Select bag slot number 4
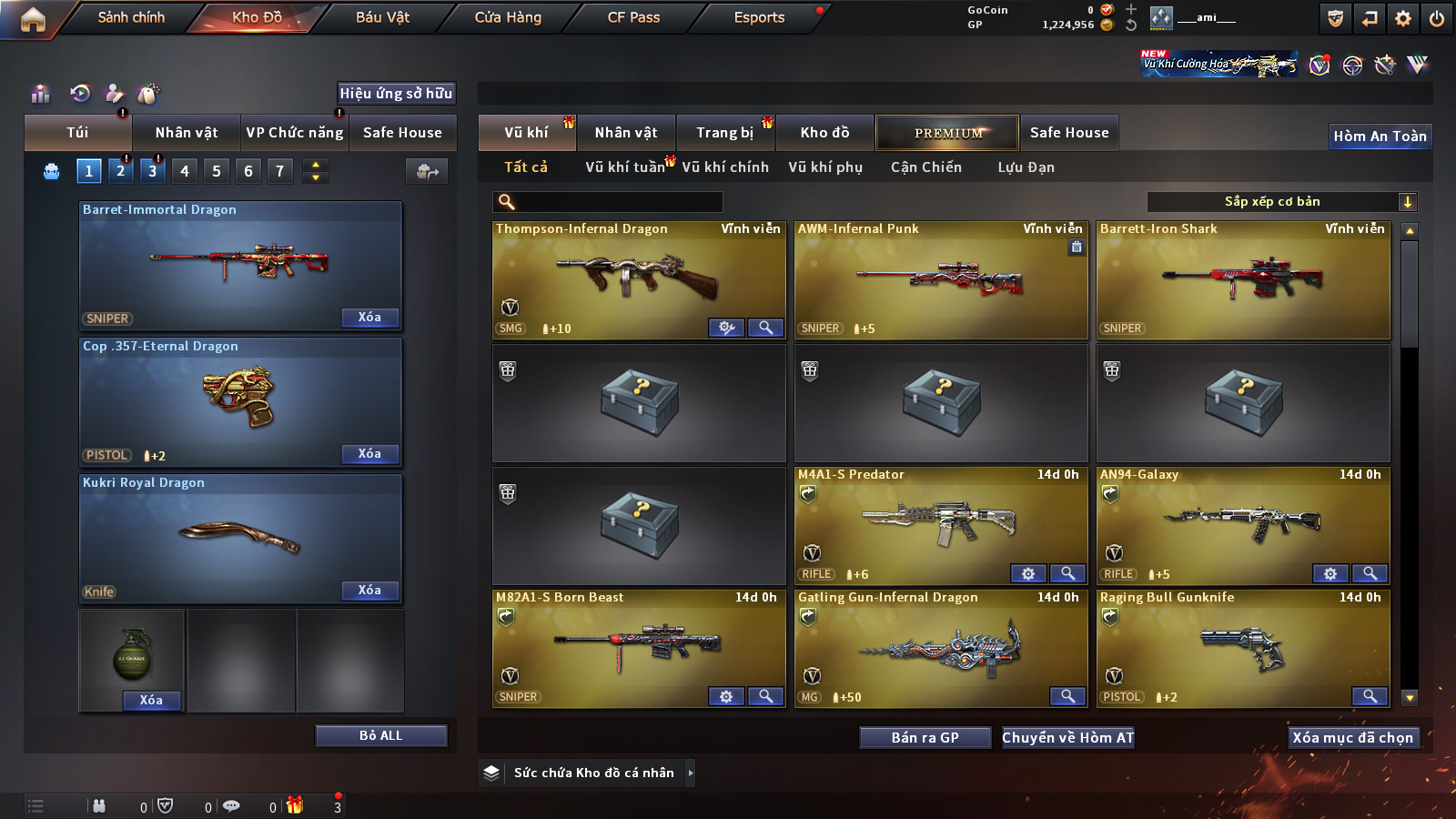 (185, 171)
